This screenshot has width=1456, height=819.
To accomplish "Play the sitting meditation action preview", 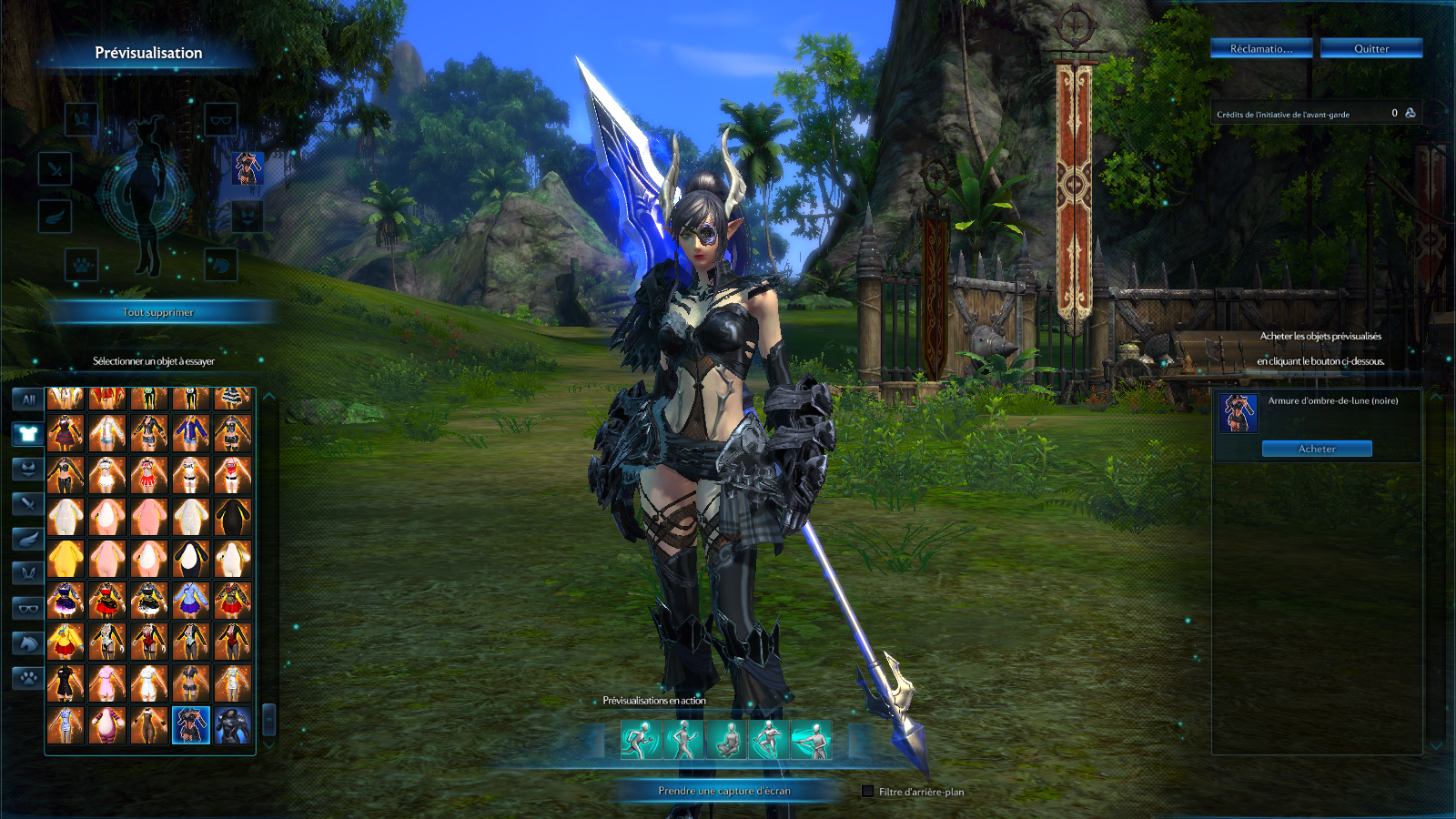I will click(726, 739).
